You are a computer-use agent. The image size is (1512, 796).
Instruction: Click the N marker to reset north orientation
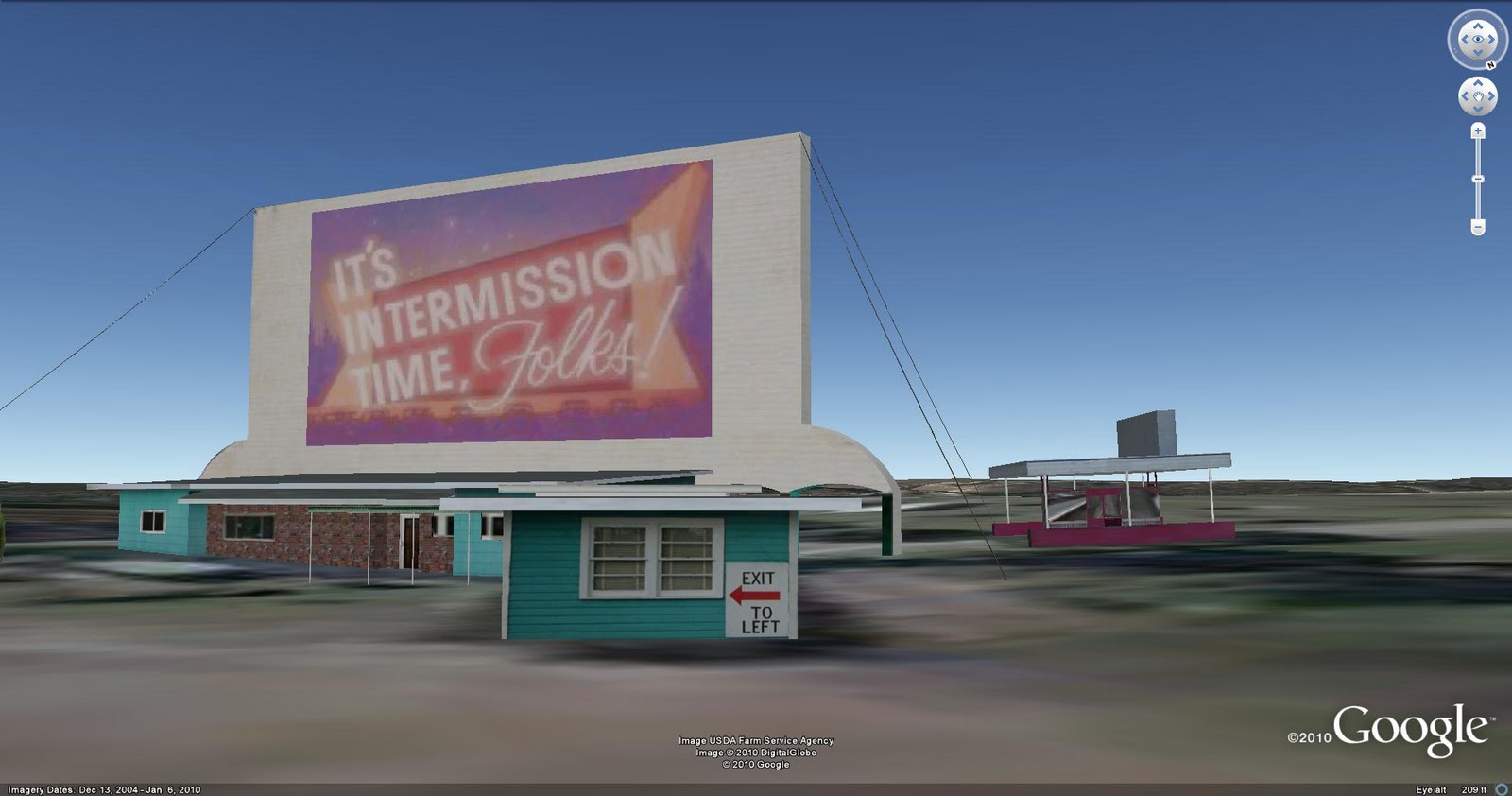(1491, 63)
